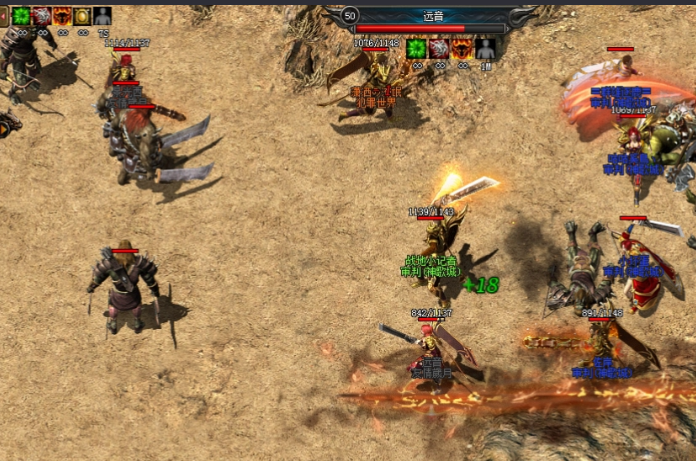Select the green clover buff in the player buff bar
Viewport: 696px width, 461px height.
point(21,16)
